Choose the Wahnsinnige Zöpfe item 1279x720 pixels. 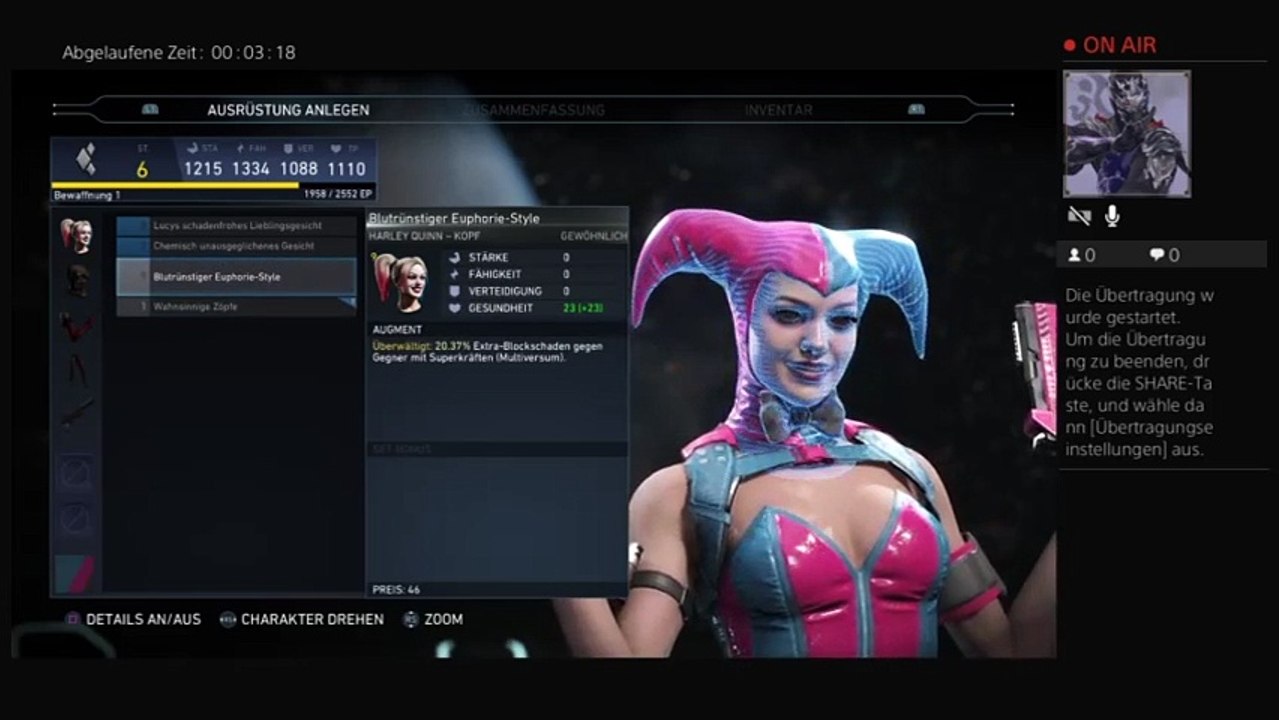pos(237,307)
